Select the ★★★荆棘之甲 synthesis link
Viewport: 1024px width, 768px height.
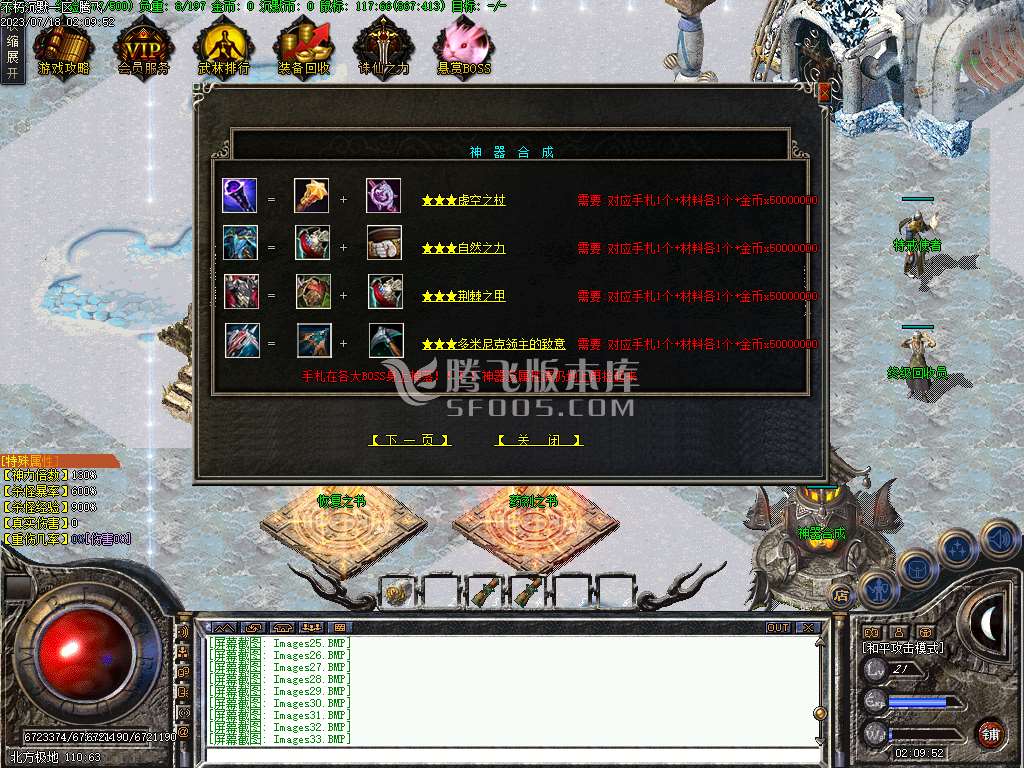tap(463, 296)
